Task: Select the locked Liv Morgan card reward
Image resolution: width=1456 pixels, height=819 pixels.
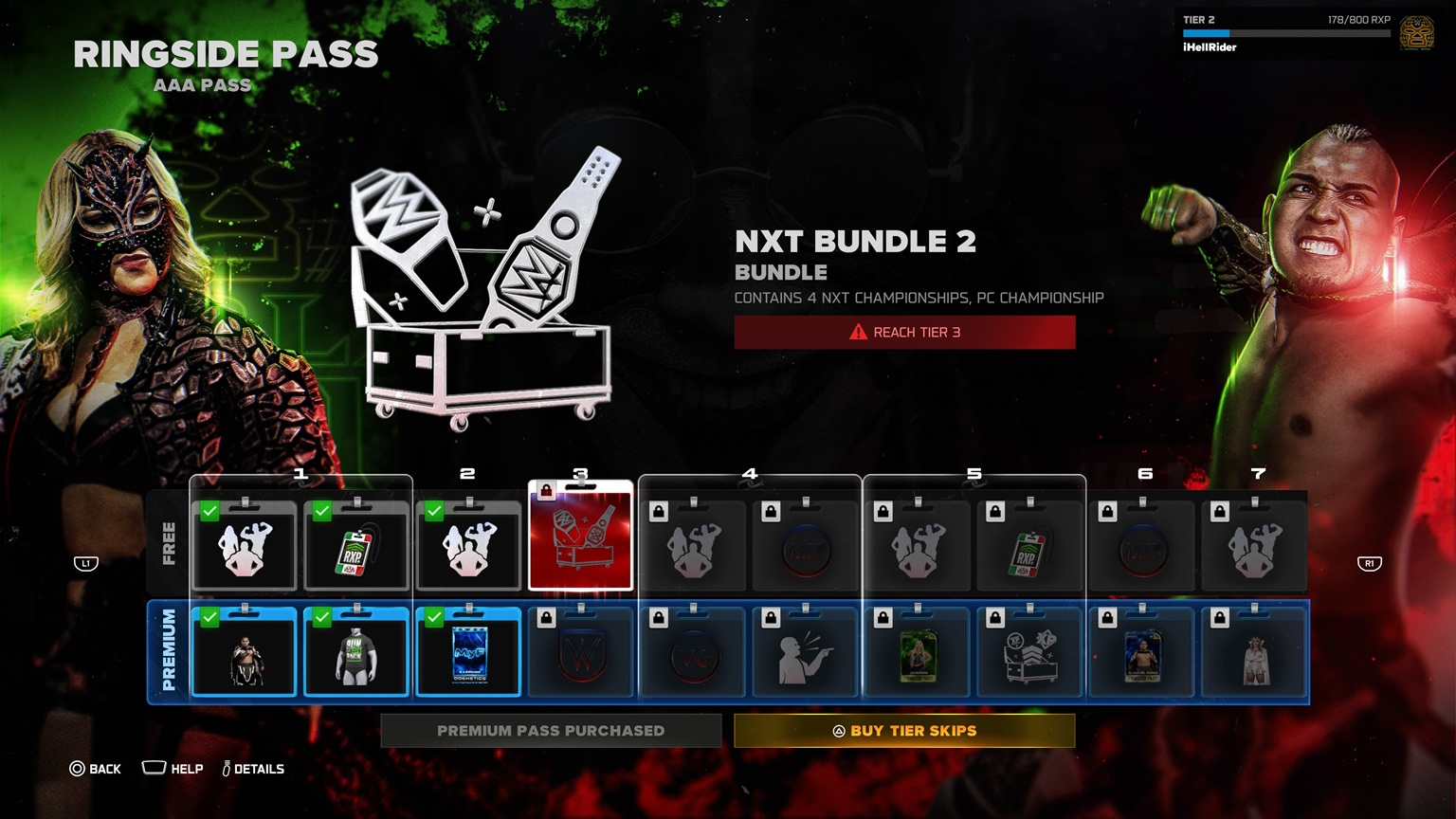Action: pos(917,653)
